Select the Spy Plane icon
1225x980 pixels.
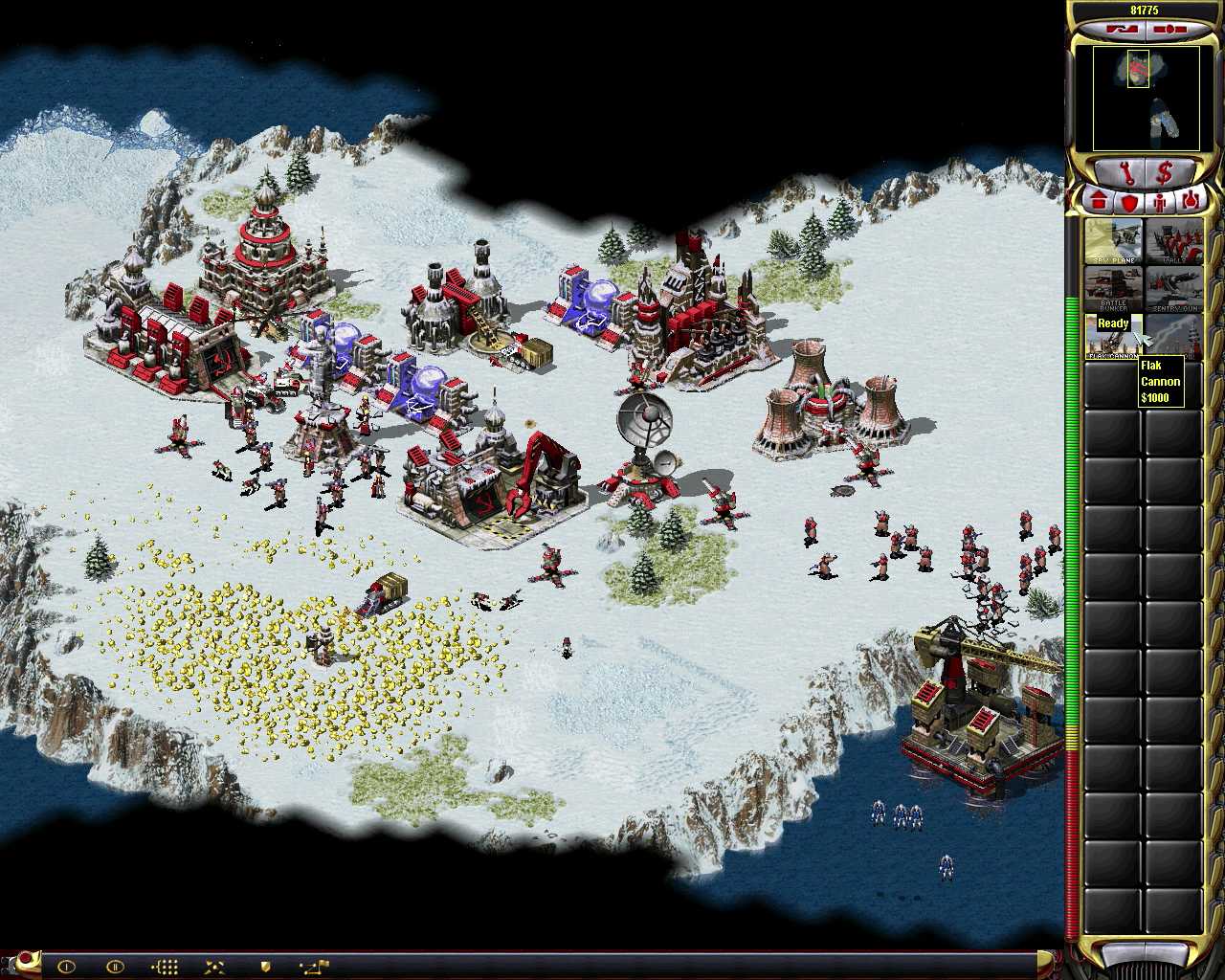coord(1113,241)
